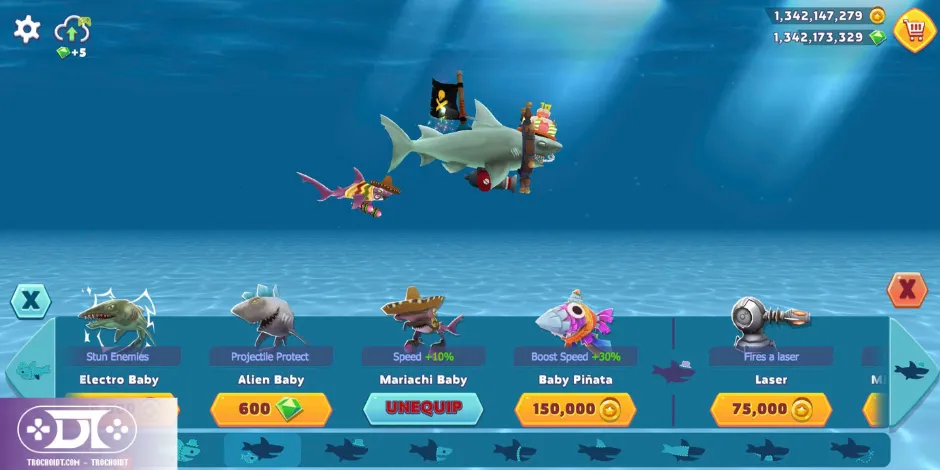Viewport: 940px width, 470px height.
Task: Select the Electro Baby shark picture
Action: (118, 317)
